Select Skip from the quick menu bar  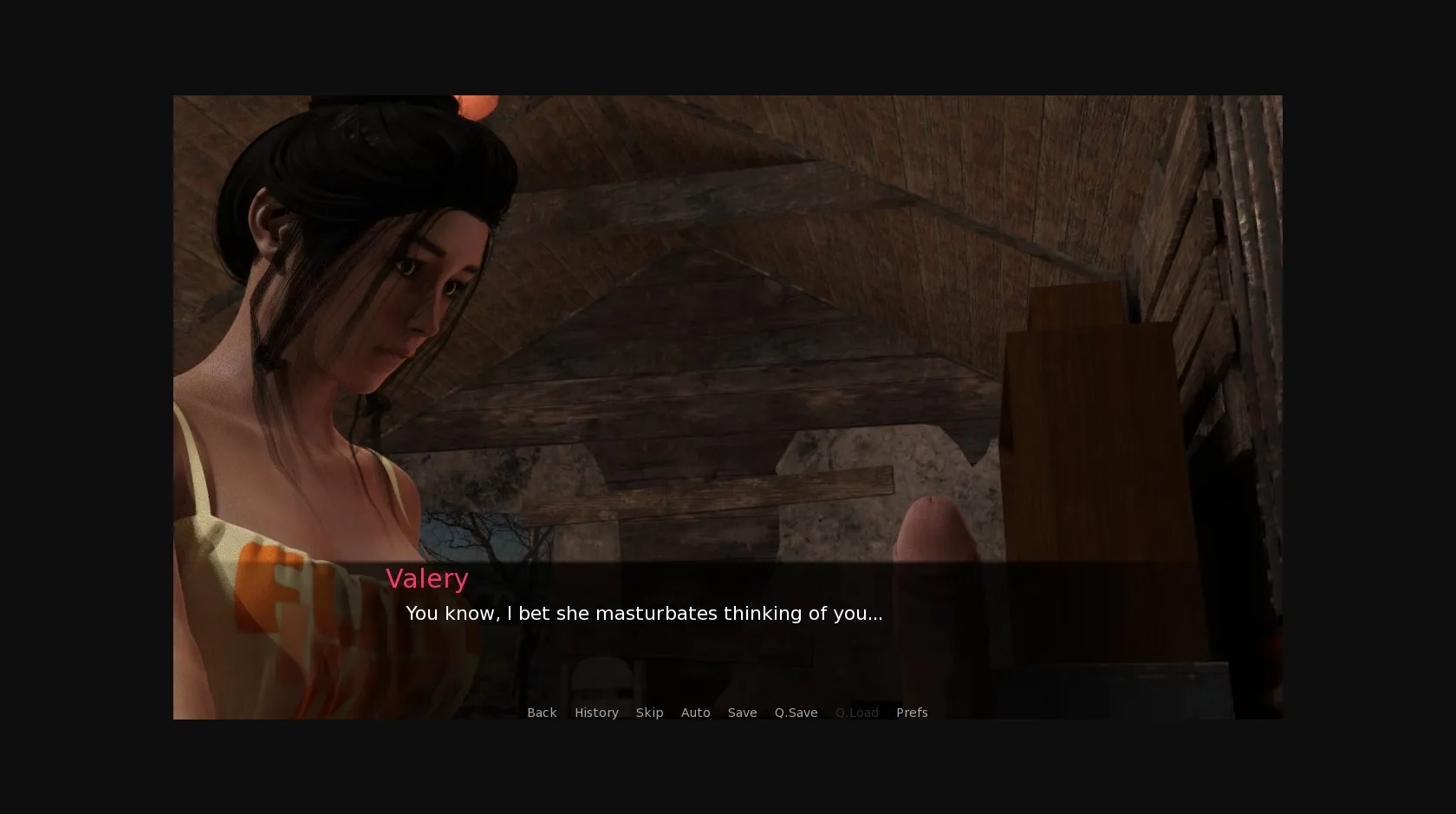click(x=649, y=712)
